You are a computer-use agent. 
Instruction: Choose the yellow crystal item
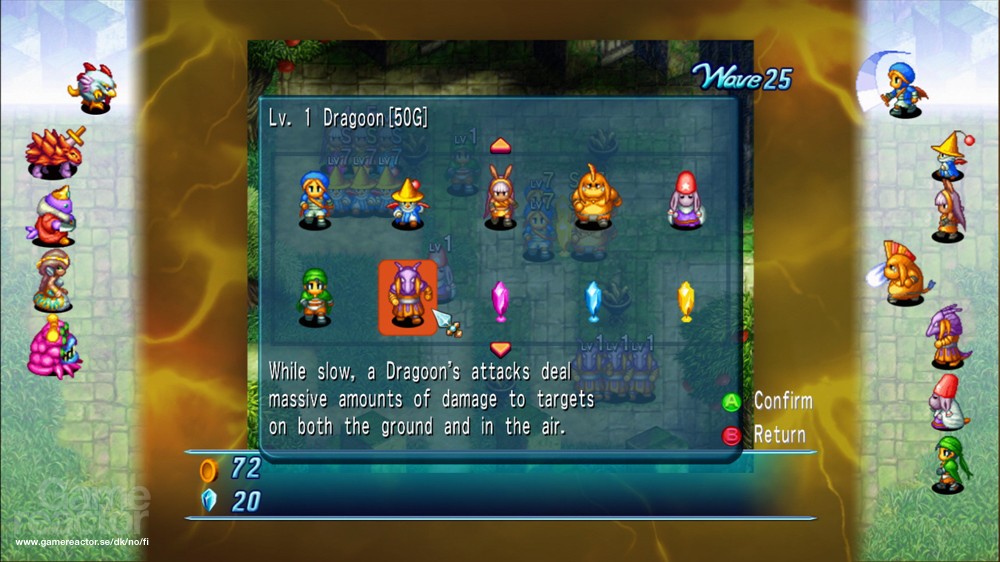click(685, 299)
